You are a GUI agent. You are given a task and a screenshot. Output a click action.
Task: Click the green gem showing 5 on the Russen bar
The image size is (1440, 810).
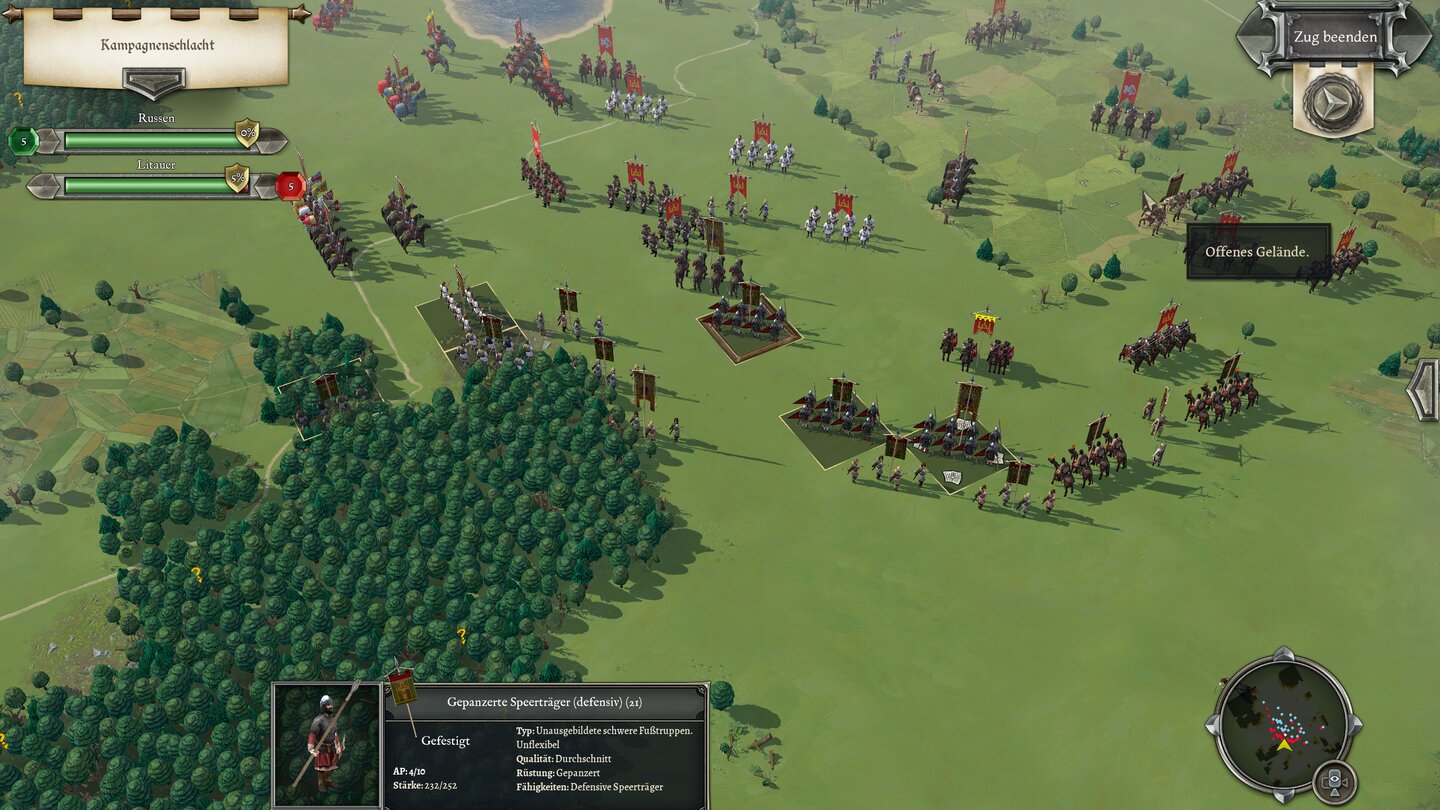point(23,141)
